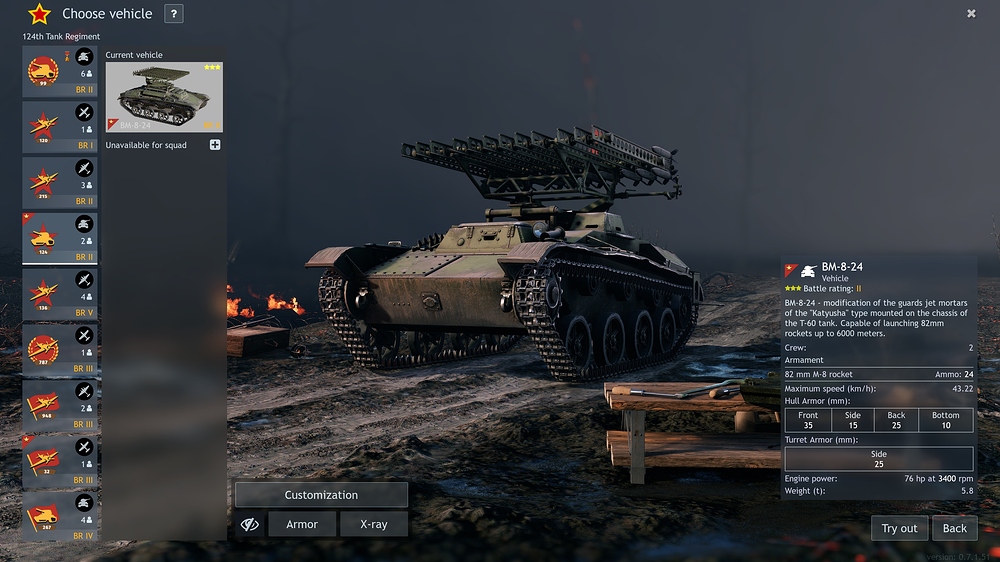Close the Choose vehicle screen
The image size is (1000, 562).
[x=971, y=14]
